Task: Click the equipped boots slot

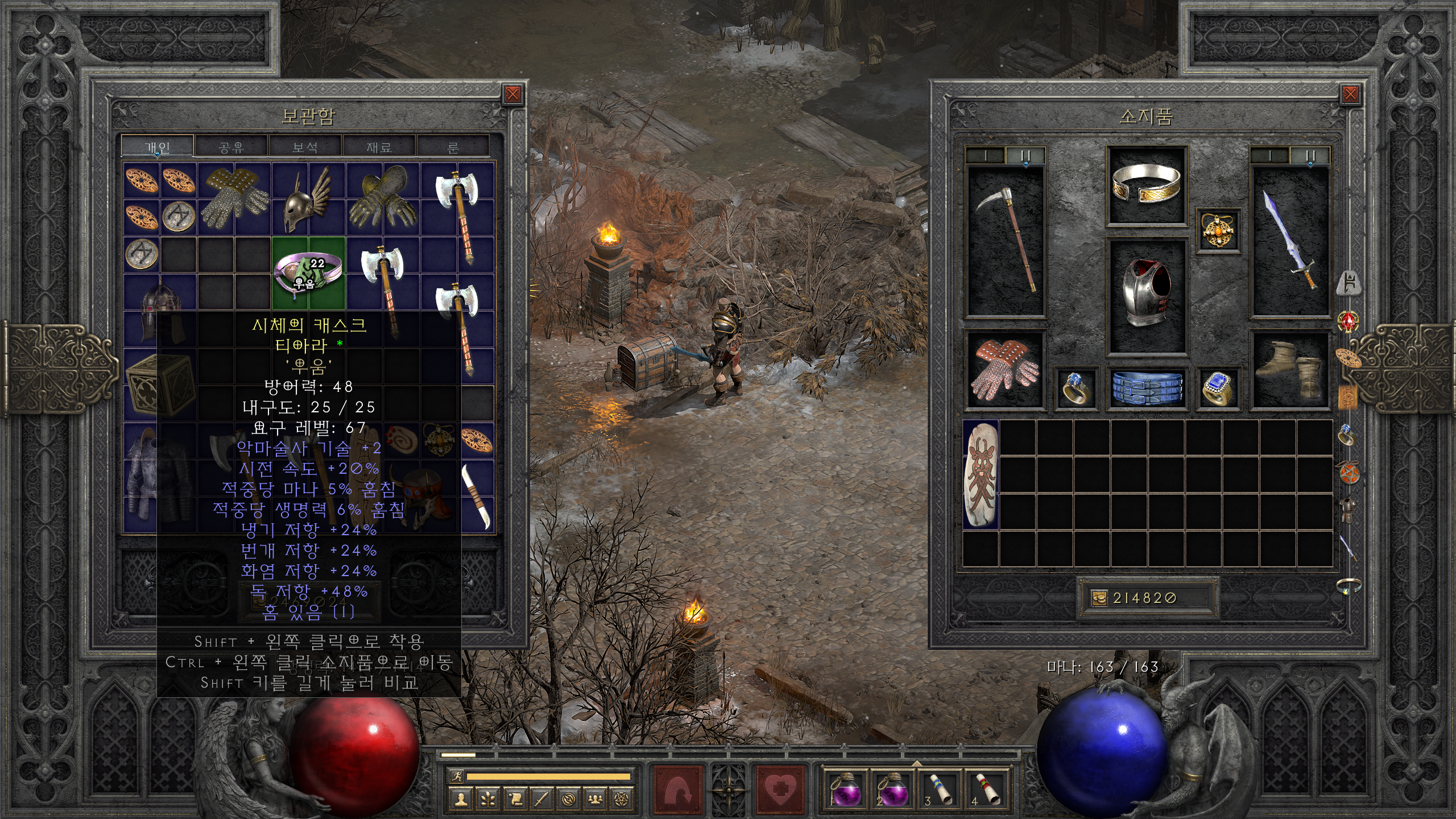Action: pos(1290,370)
